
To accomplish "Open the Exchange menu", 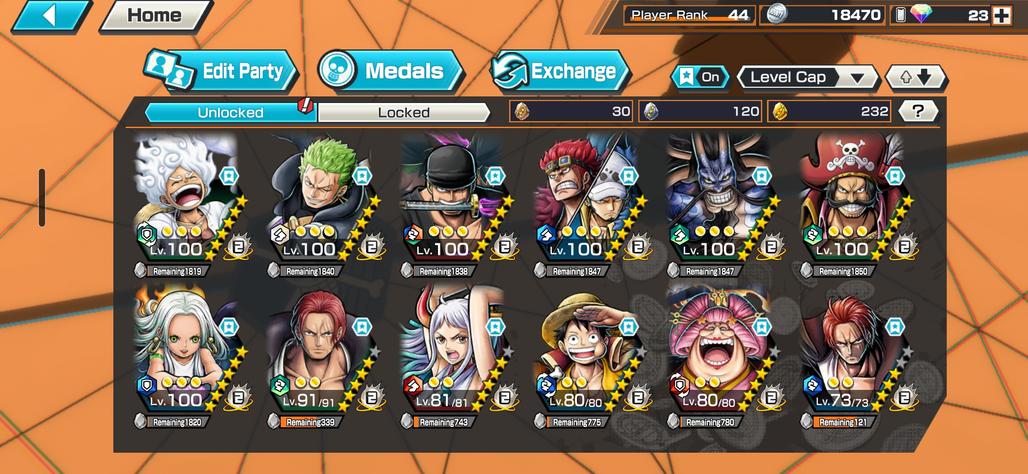I will pos(560,71).
